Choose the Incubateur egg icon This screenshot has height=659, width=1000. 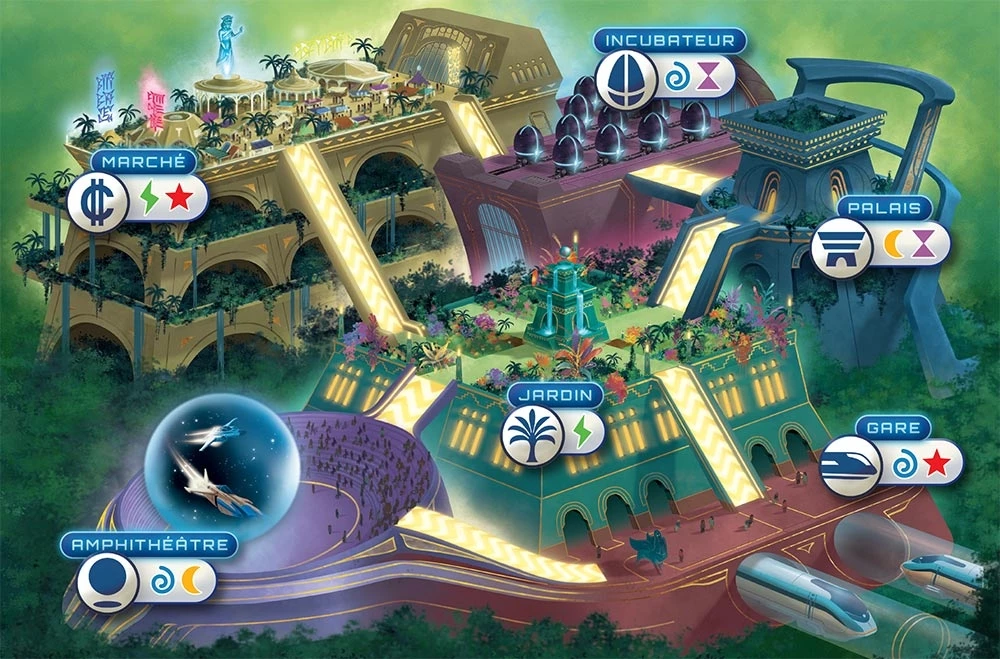pyautogui.click(x=625, y=77)
